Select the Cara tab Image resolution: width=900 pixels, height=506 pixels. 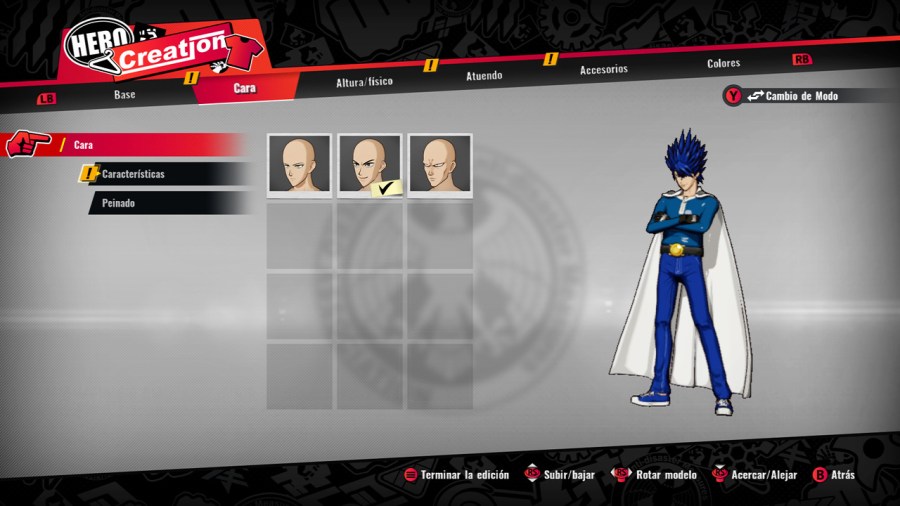coord(244,88)
